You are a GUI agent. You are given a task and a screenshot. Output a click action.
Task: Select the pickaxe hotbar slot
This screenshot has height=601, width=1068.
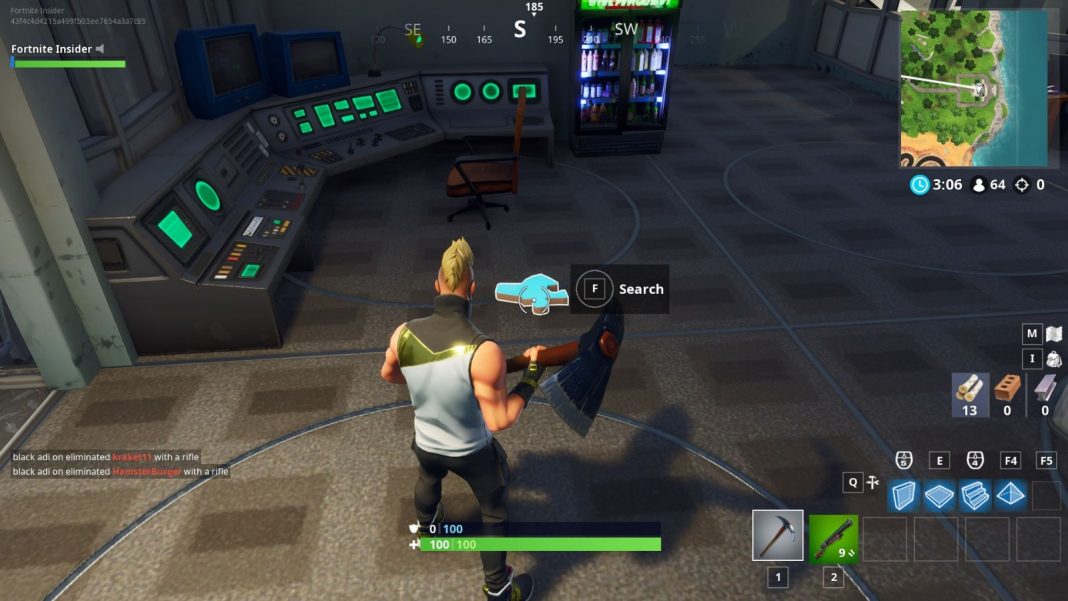(777, 536)
